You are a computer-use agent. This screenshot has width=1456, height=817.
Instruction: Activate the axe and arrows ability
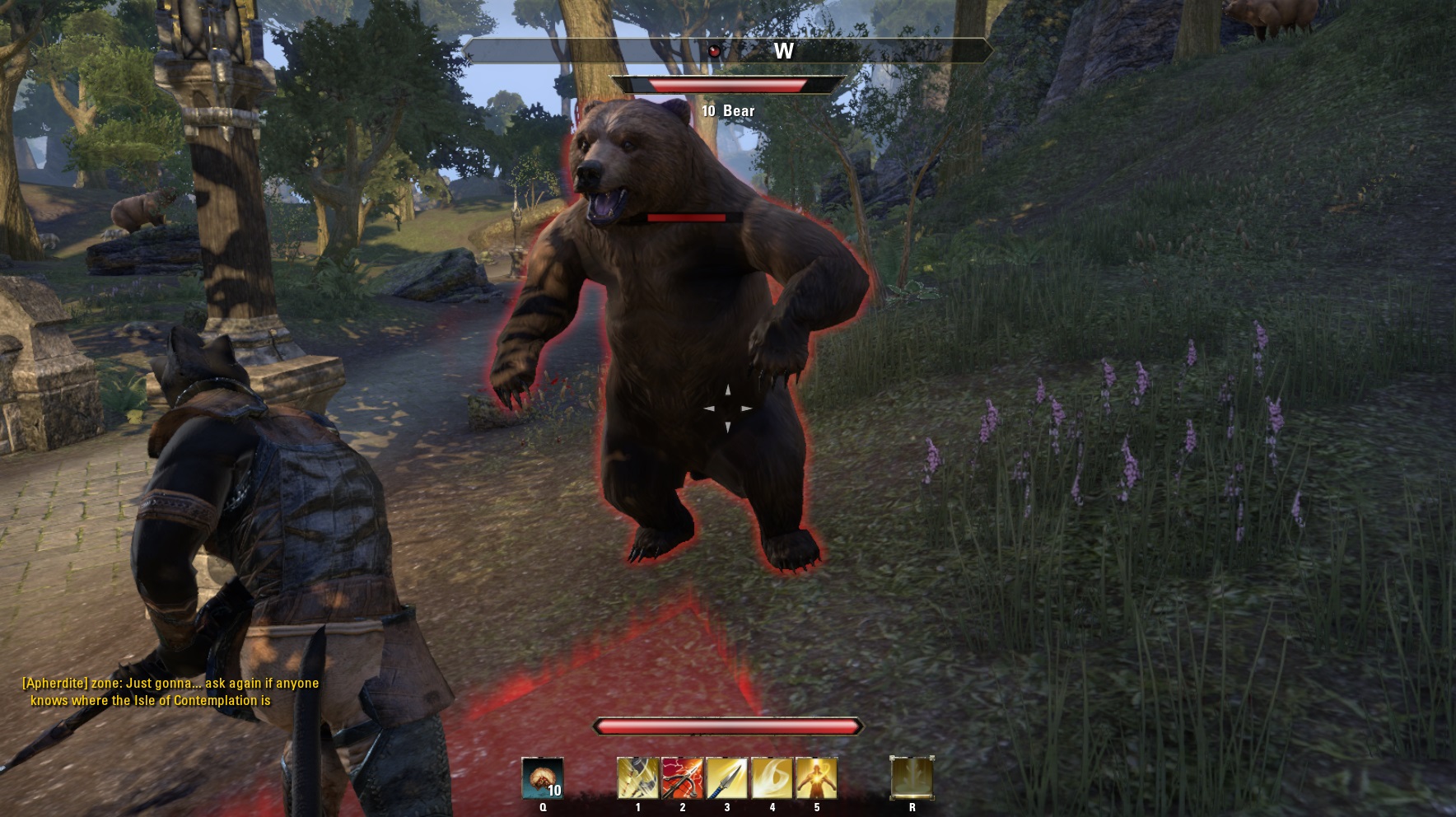point(638,778)
